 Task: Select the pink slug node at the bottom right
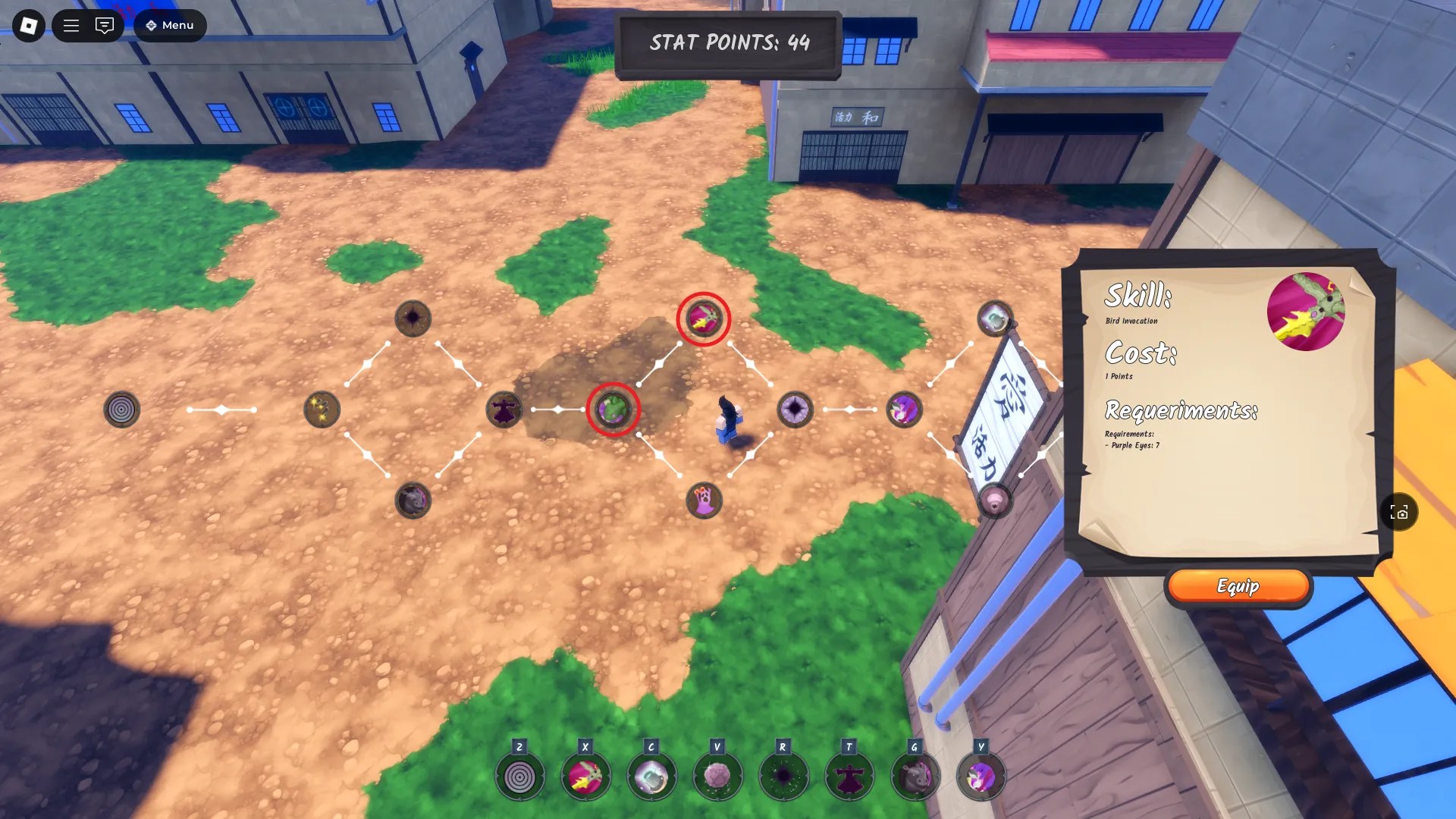[993, 498]
